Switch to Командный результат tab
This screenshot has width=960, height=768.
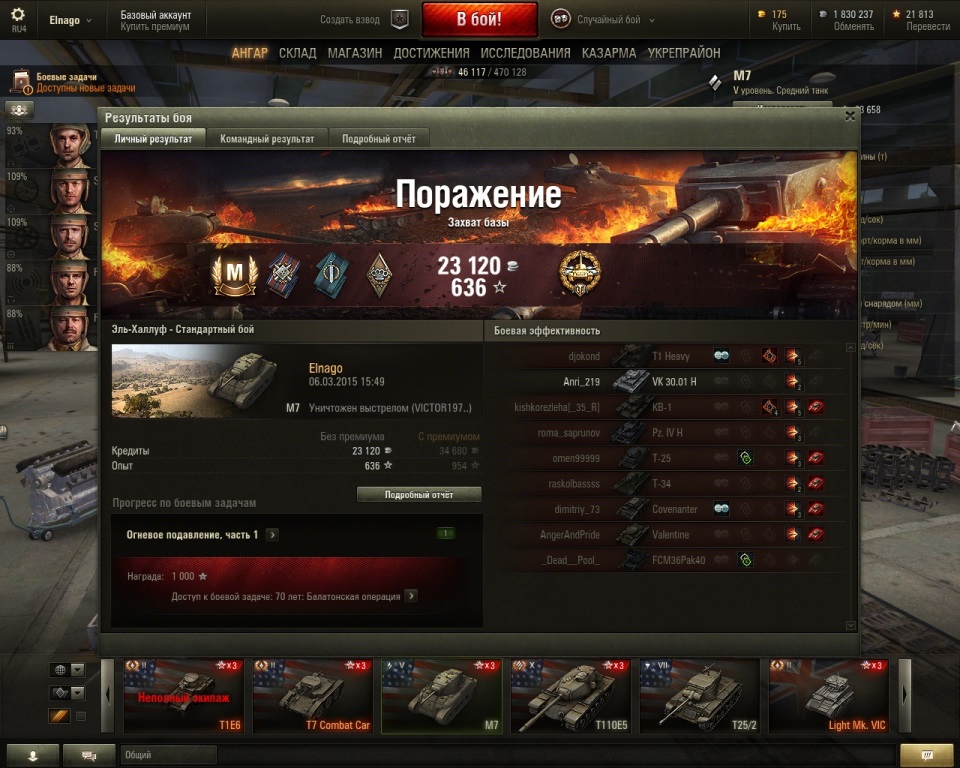point(267,139)
